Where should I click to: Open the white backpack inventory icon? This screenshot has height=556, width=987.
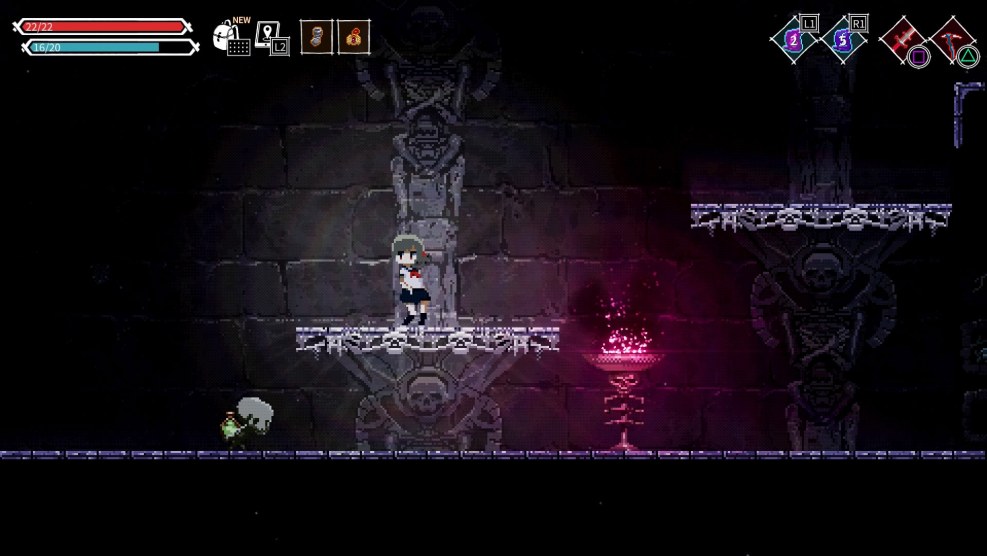coord(229,38)
